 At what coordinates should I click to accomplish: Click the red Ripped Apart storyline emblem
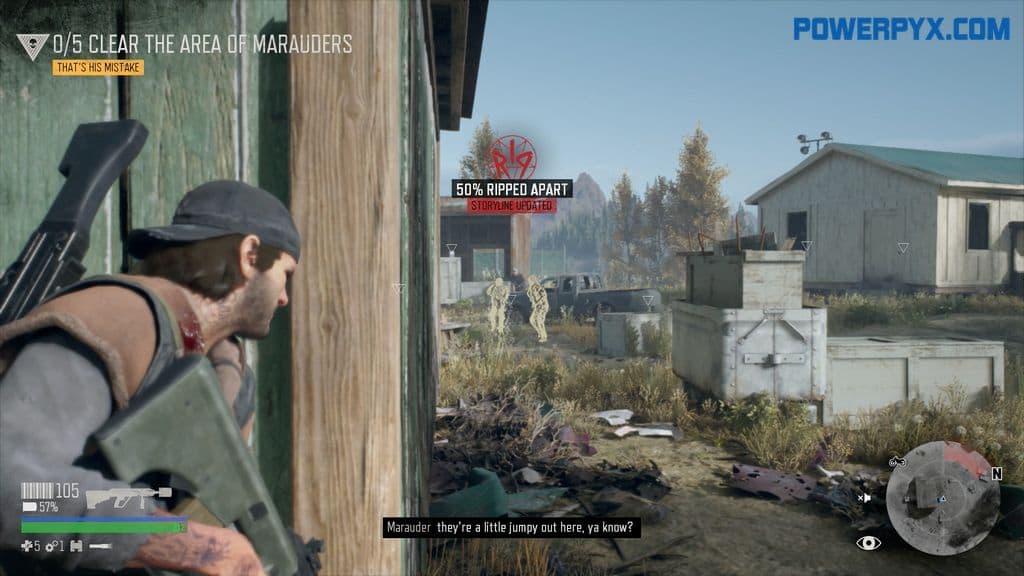pyautogui.click(x=512, y=157)
